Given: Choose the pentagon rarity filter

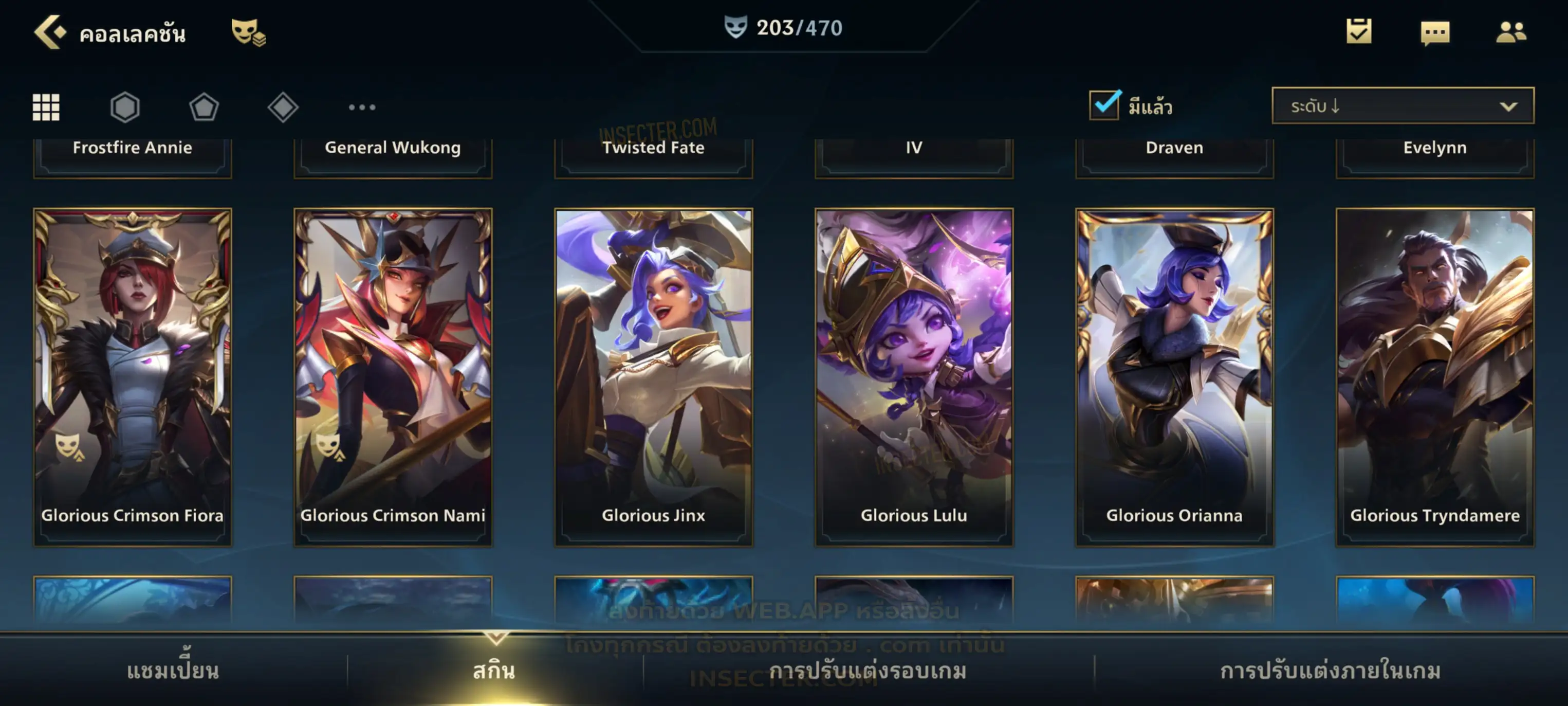Looking at the screenshot, I should [x=204, y=107].
